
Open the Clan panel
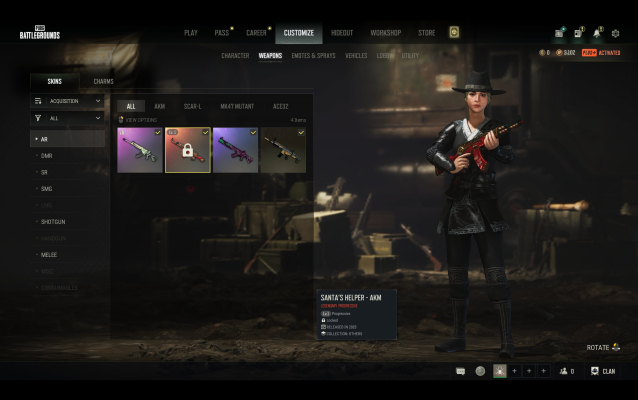603,371
